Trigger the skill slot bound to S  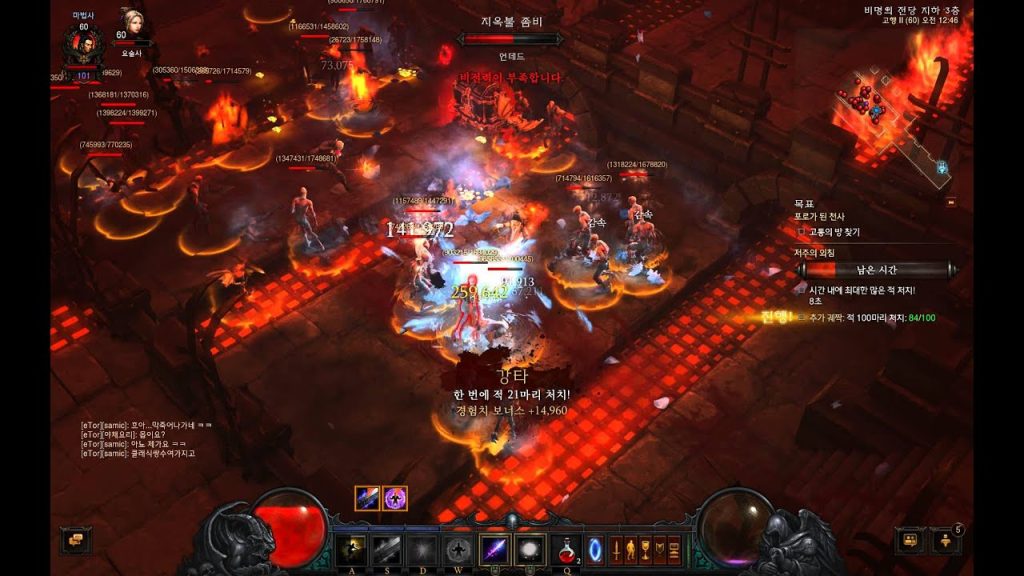pyautogui.click(x=386, y=549)
